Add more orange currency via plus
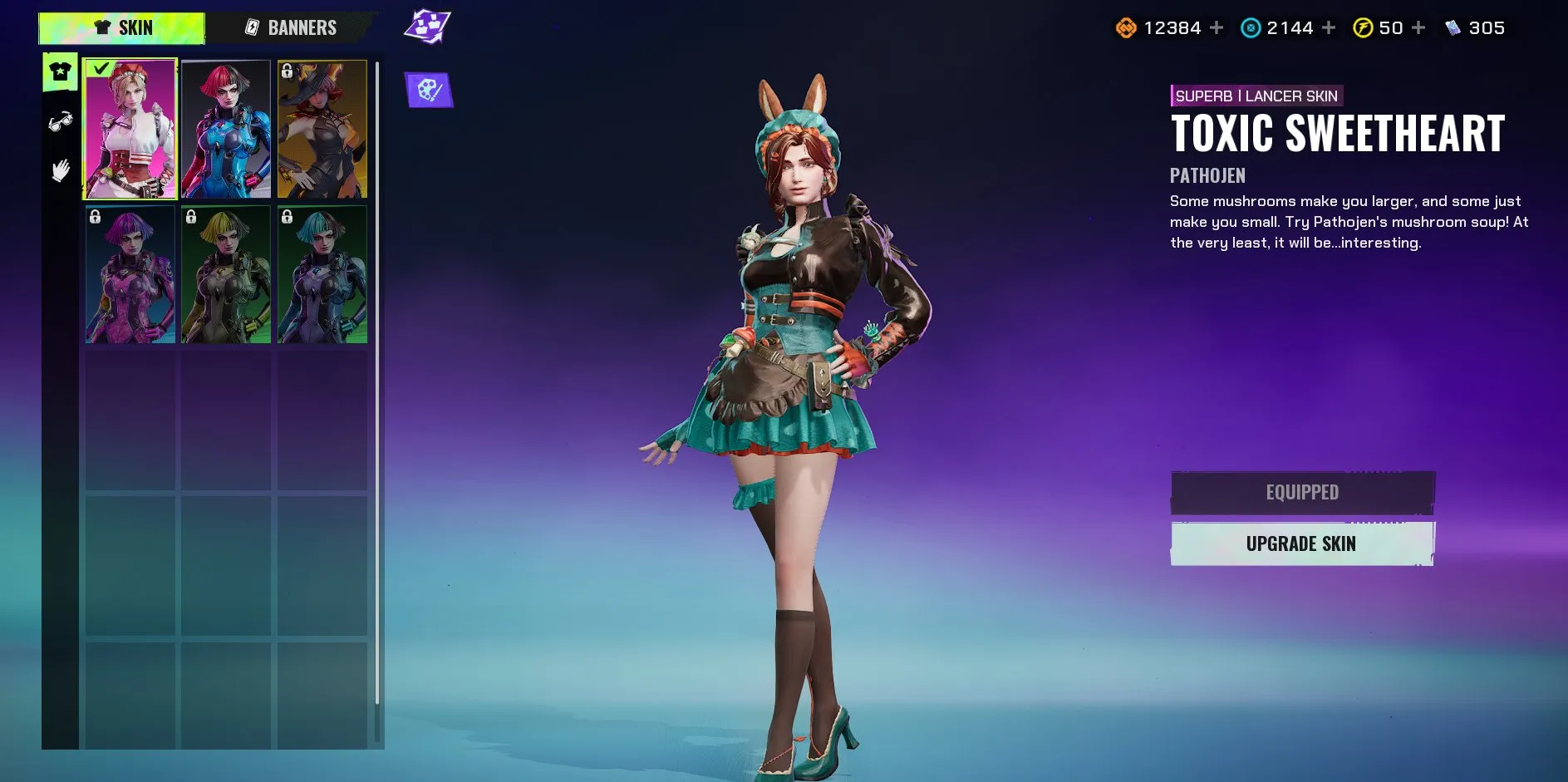The image size is (1568, 782). 1217,28
